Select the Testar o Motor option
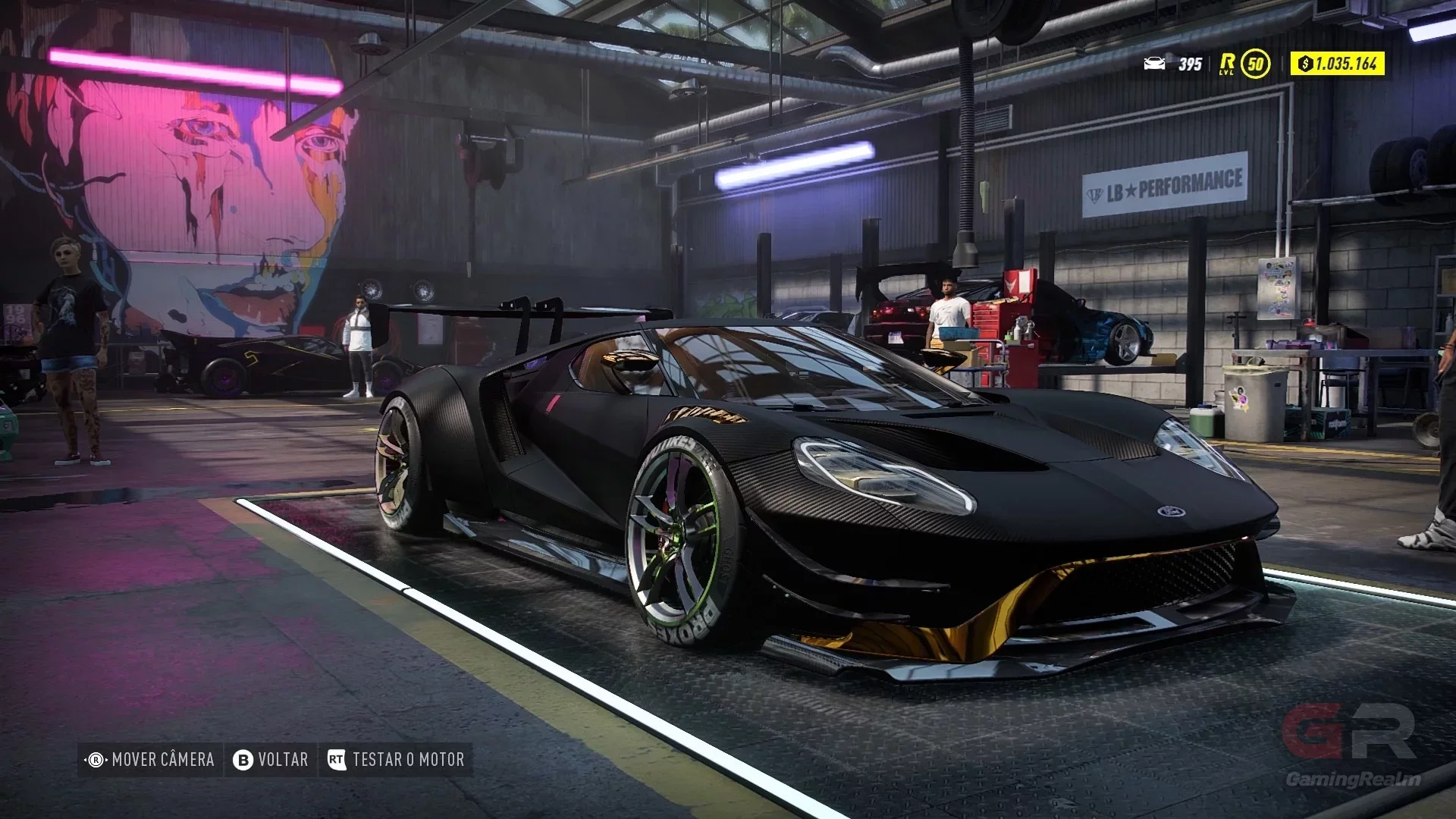Viewport: 1456px width, 819px height. coord(396,760)
